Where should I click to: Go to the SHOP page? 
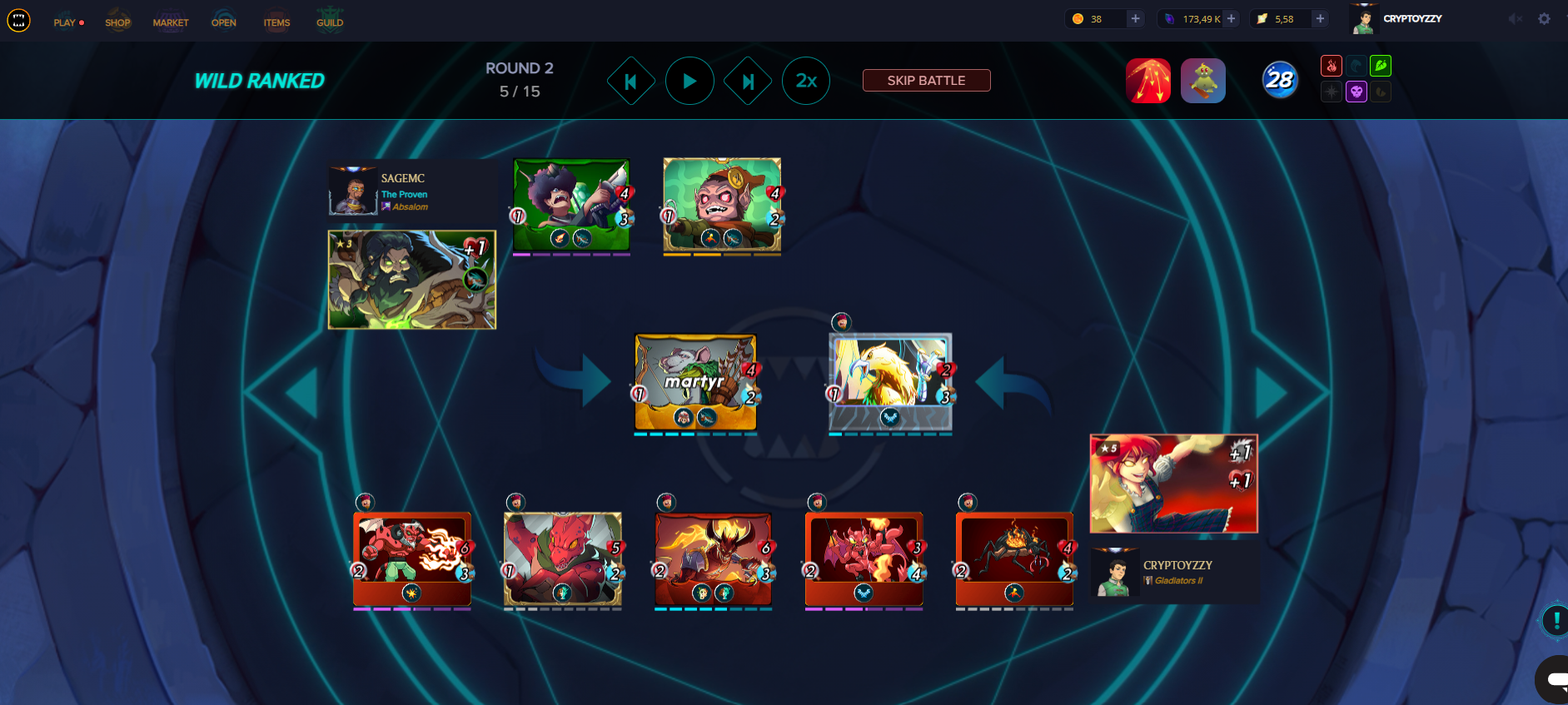[117, 22]
